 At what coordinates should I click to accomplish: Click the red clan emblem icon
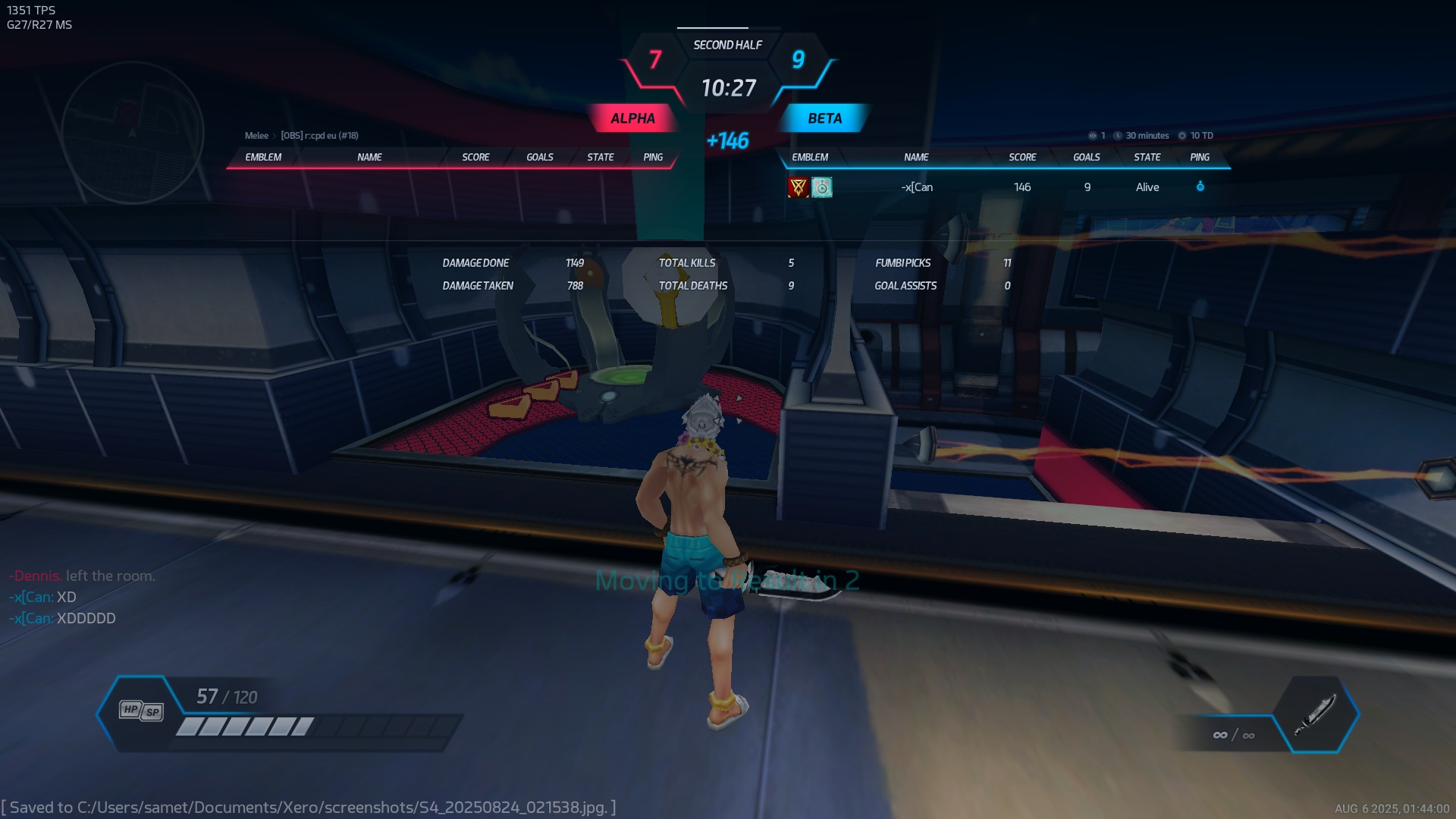click(x=798, y=187)
